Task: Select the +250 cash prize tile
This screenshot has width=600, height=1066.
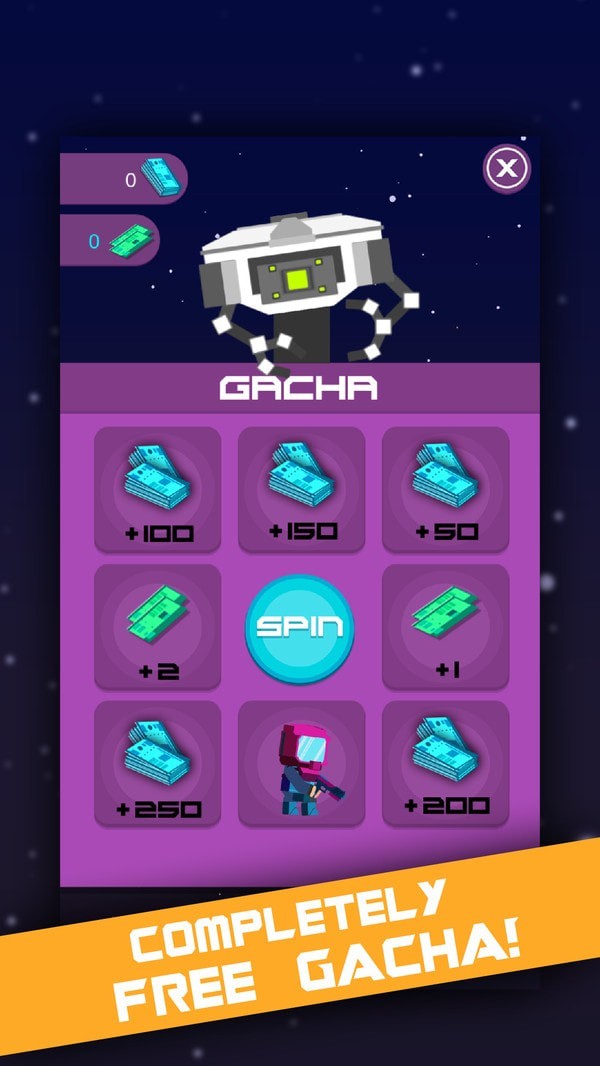Action: (x=158, y=763)
